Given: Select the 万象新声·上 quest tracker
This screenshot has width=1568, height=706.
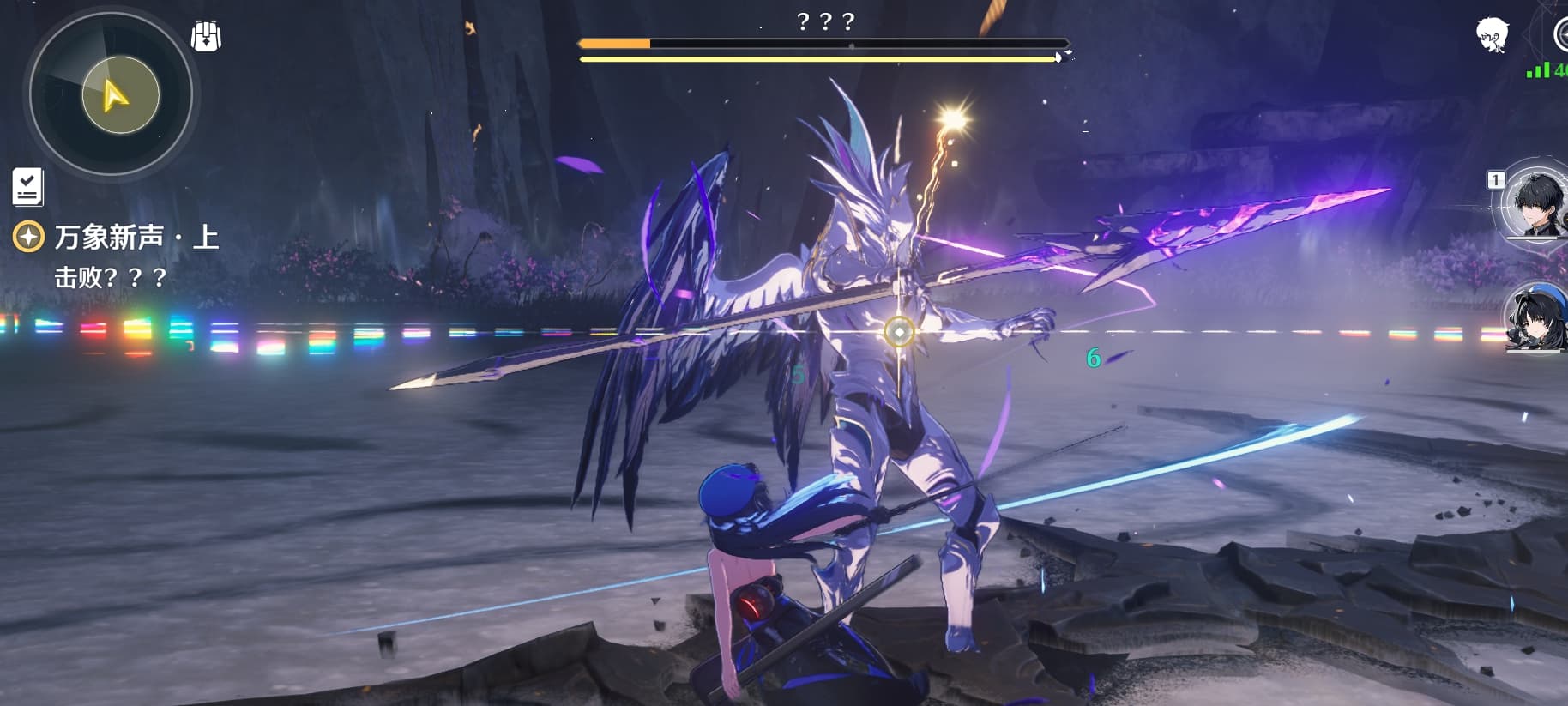Looking at the screenshot, I should coord(136,238).
